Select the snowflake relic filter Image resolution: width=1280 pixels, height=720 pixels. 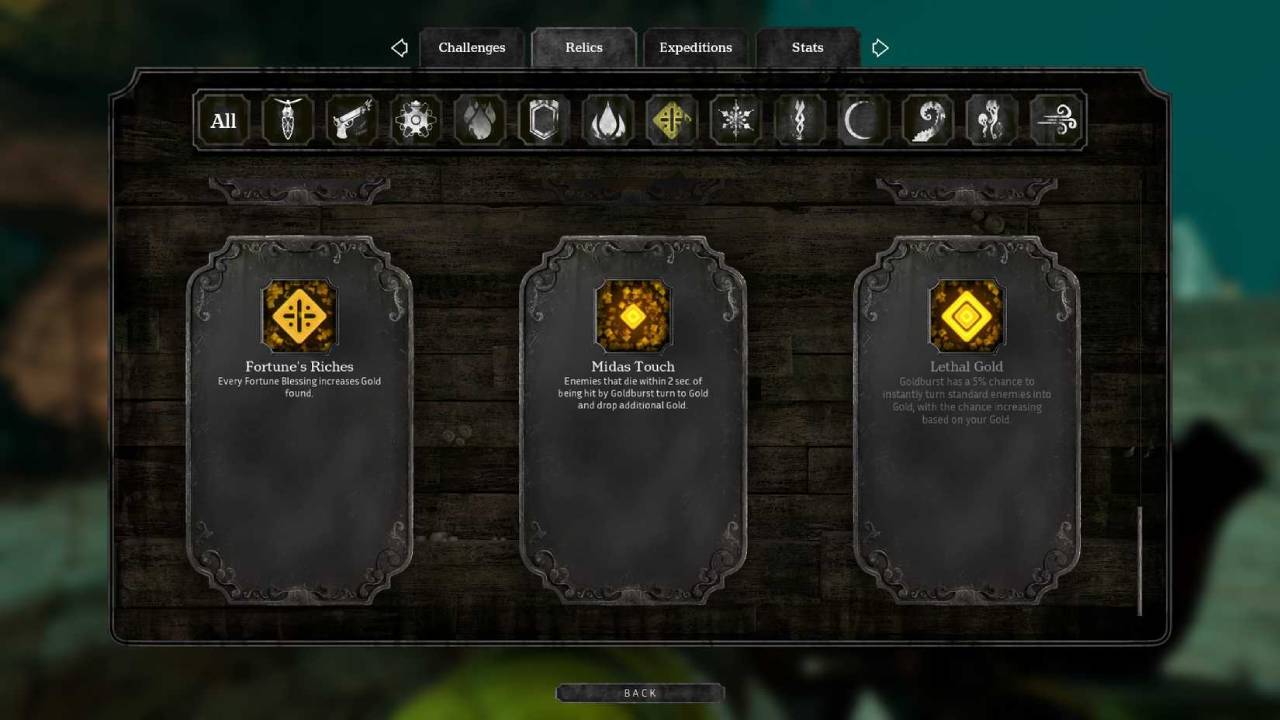[735, 120]
